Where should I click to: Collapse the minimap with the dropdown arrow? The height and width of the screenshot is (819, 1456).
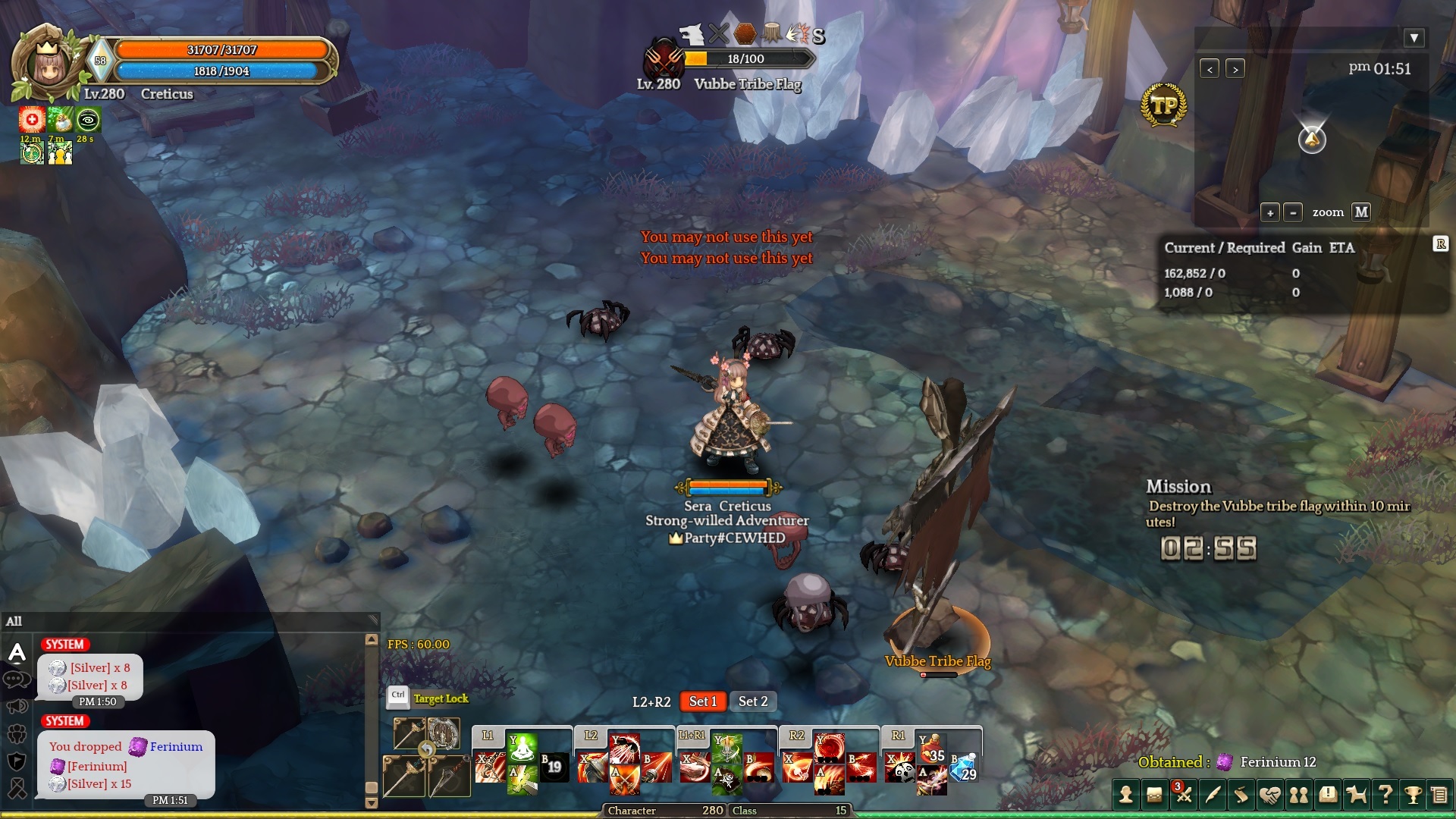1414,38
